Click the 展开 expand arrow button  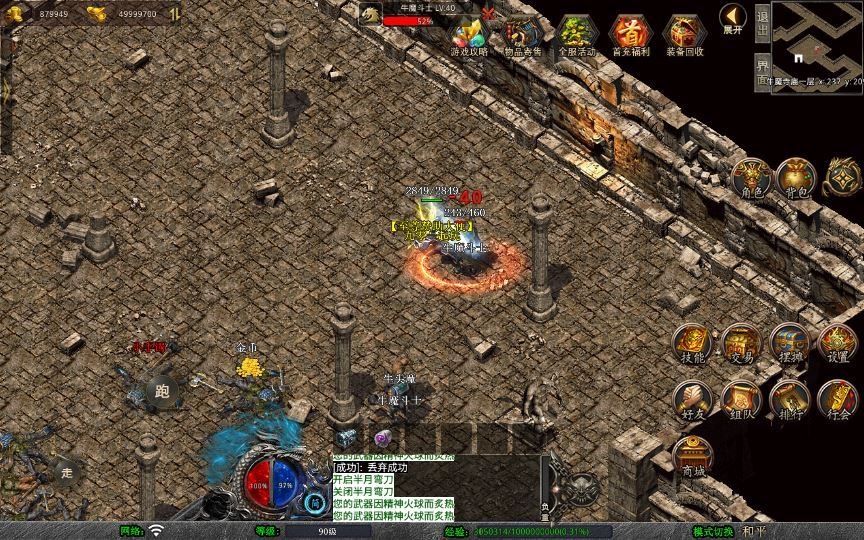[732, 19]
